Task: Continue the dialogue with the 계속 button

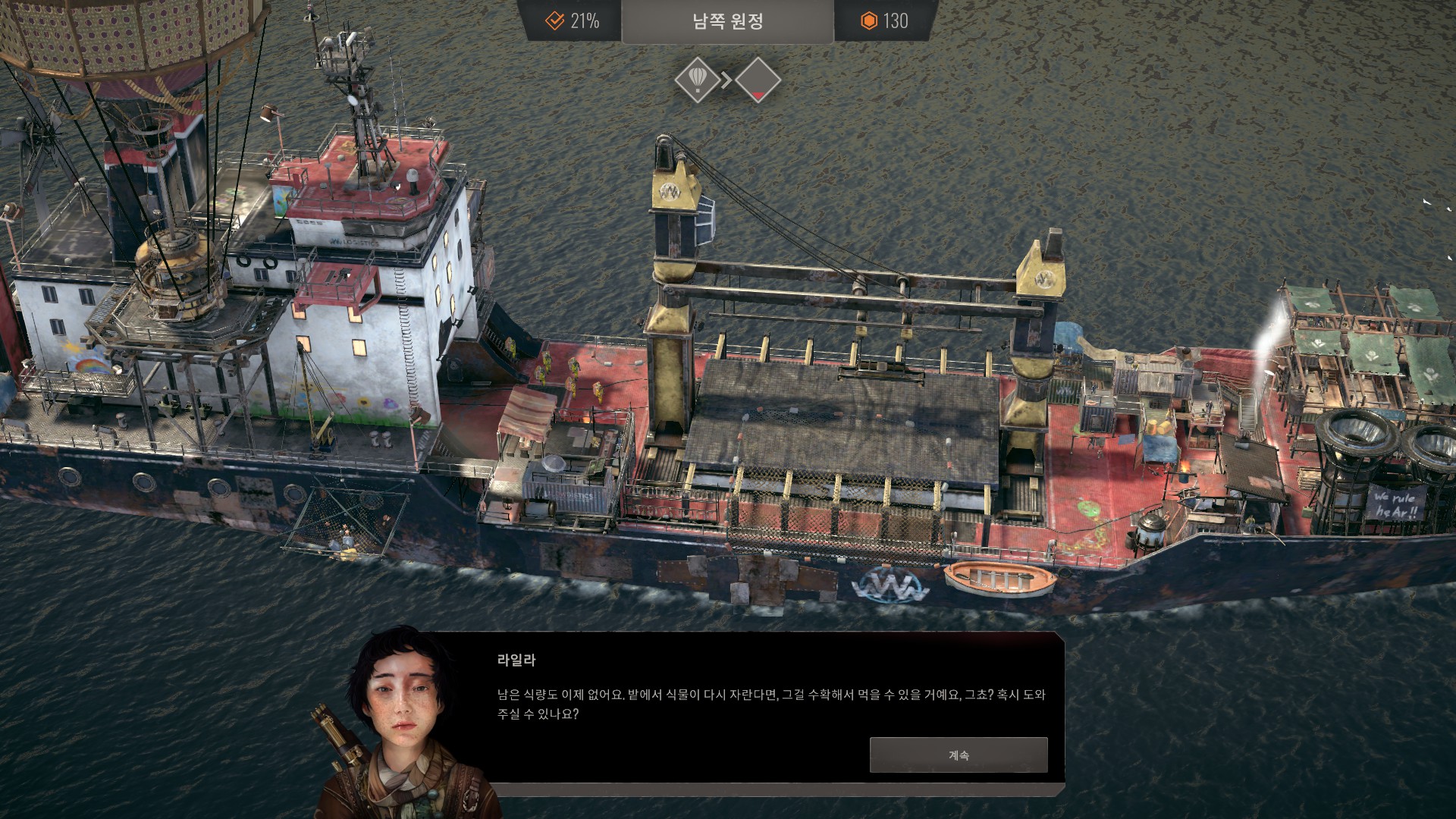Action: [958, 755]
